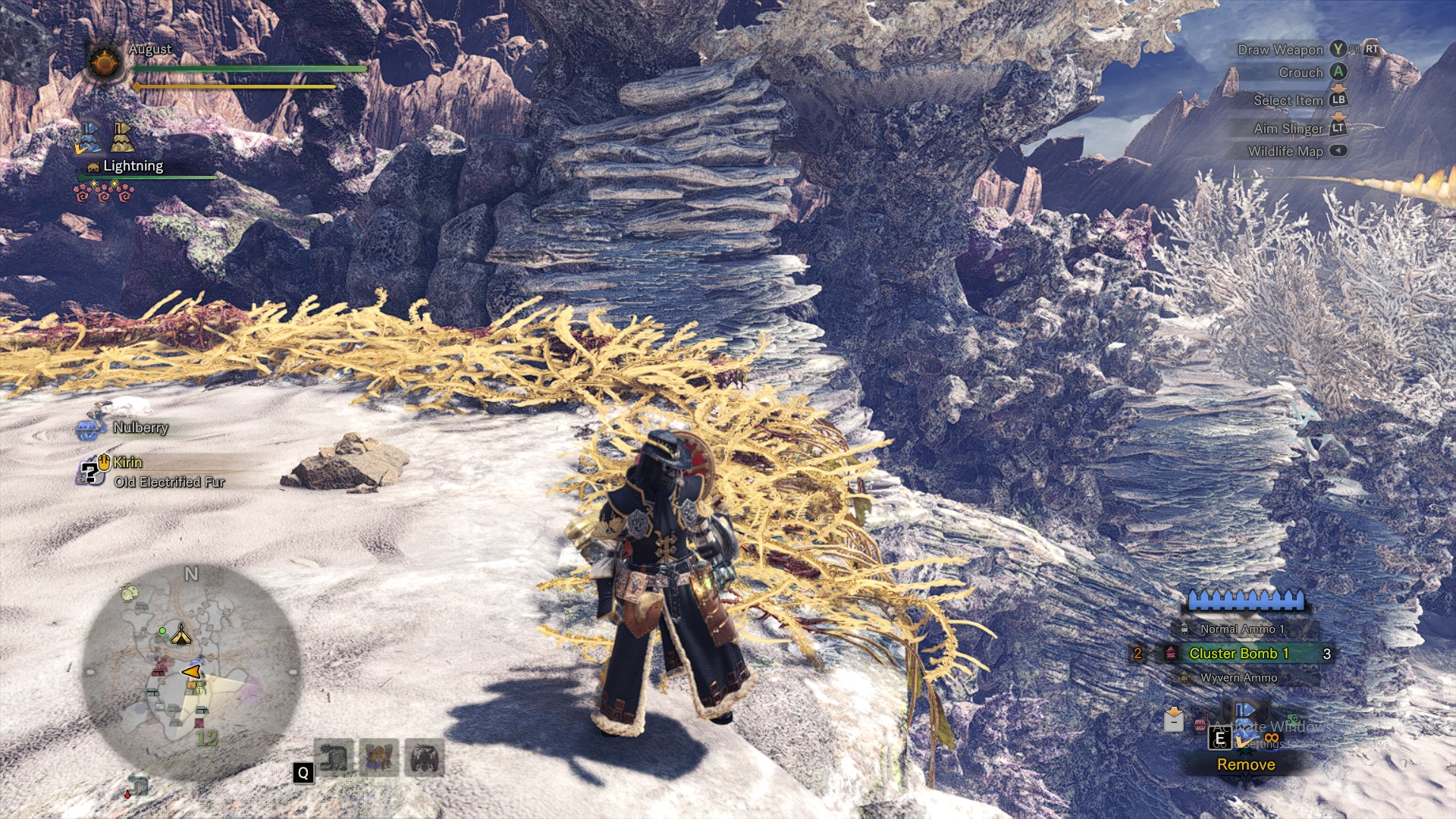
Task: Open the circular minimap
Action: pos(191,673)
